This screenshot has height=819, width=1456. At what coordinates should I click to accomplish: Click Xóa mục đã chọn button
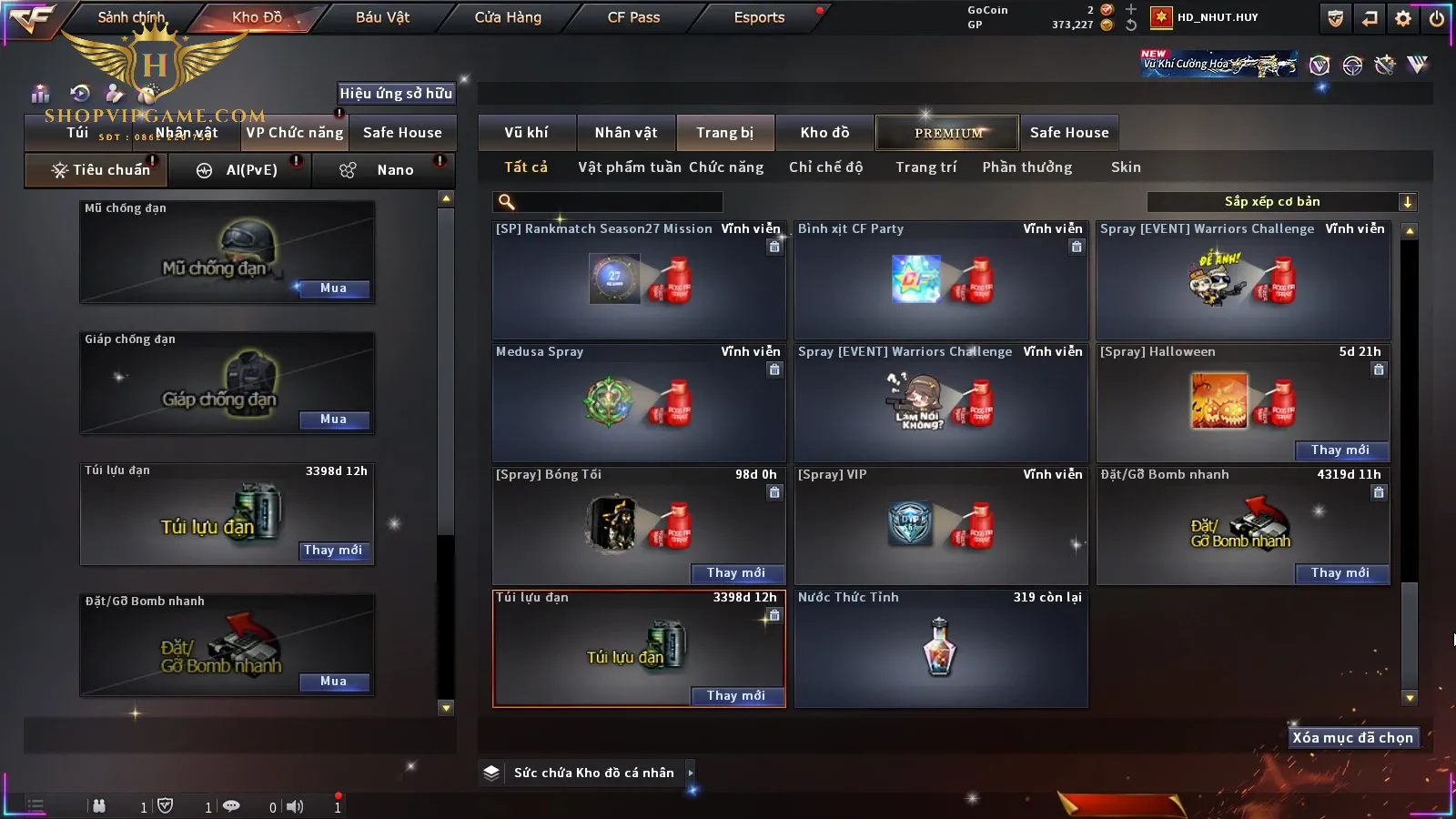[x=1352, y=738]
